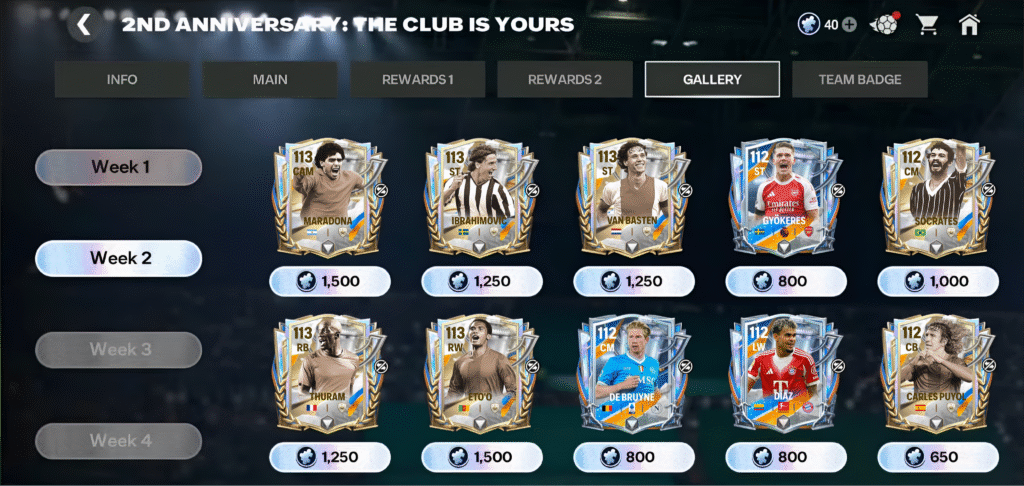Select the Team Badge tab
1024x486 pixels.
860,80
